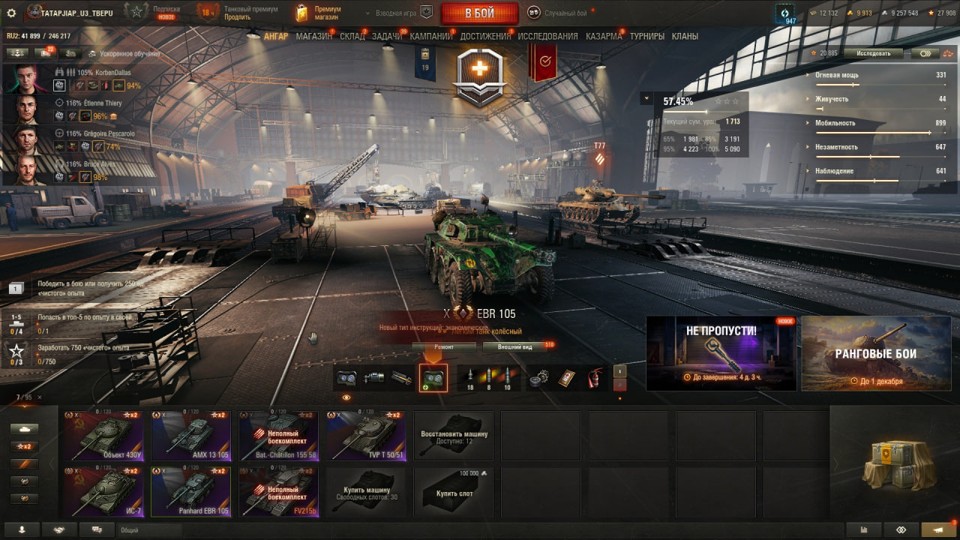This screenshot has width=960, height=540.
Task: Open the КЛАНЫ tab
Action: point(685,36)
